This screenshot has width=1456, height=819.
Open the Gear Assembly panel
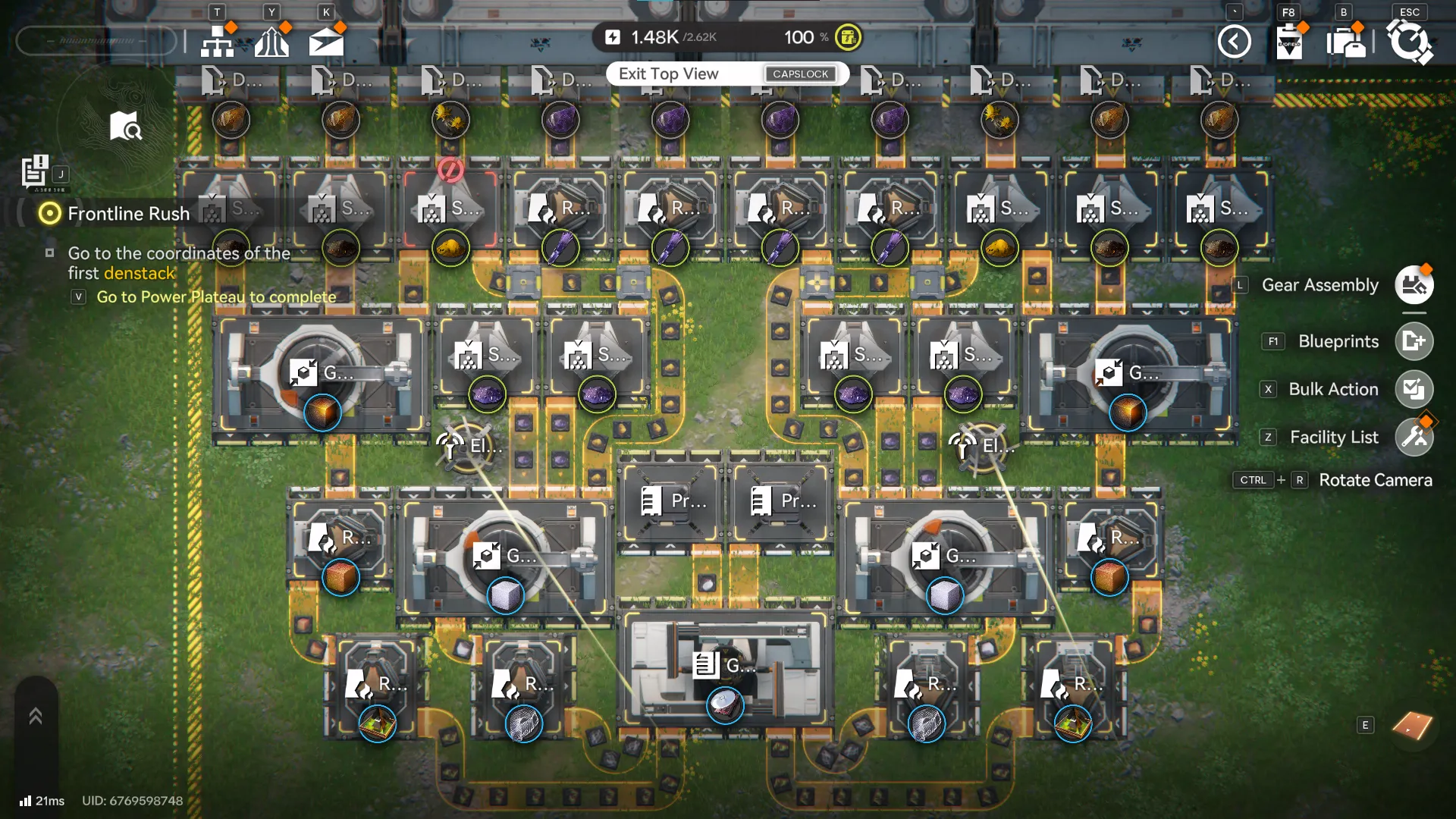pos(1414,285)
